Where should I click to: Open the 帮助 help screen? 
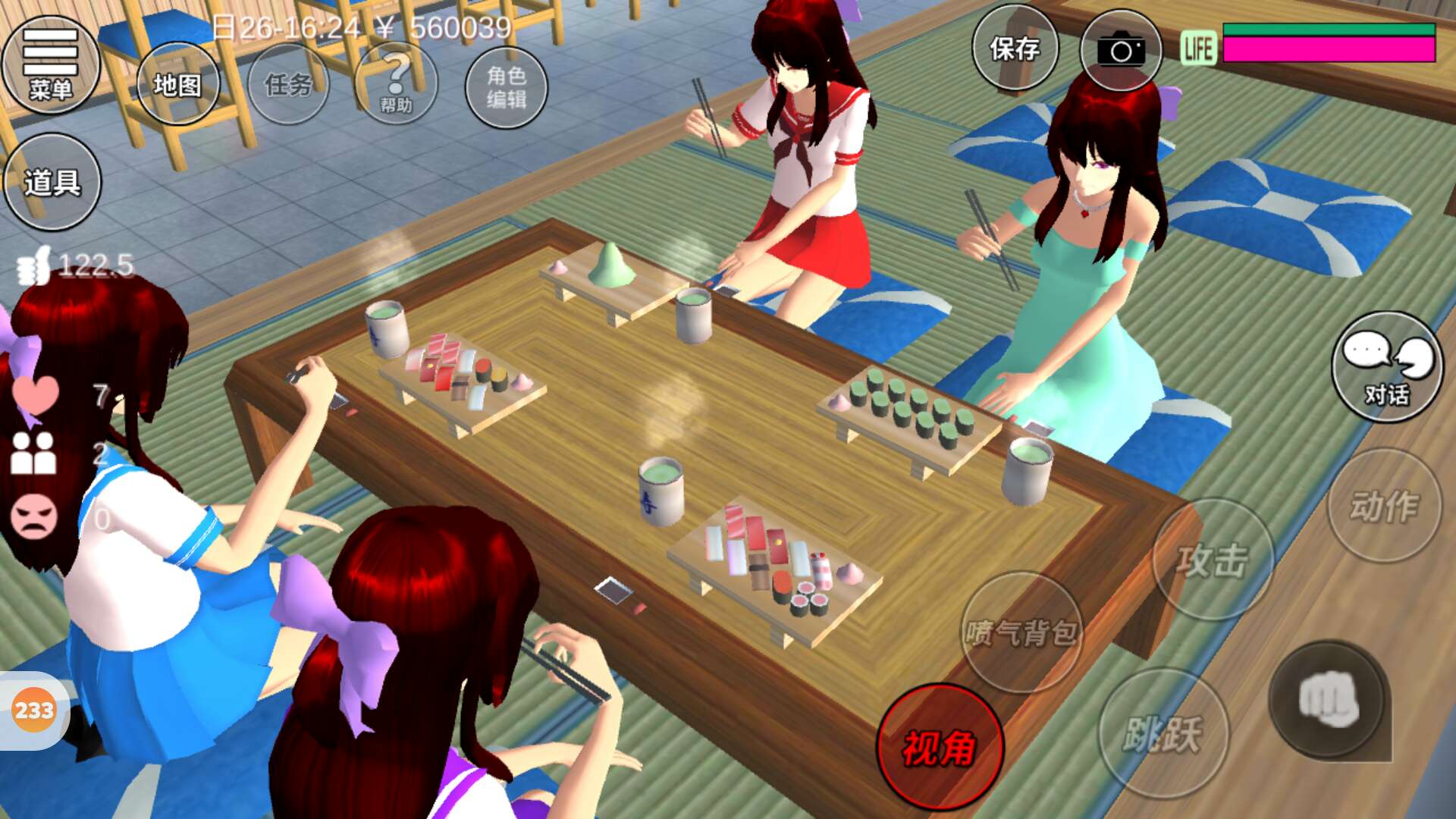coord(396,84)
